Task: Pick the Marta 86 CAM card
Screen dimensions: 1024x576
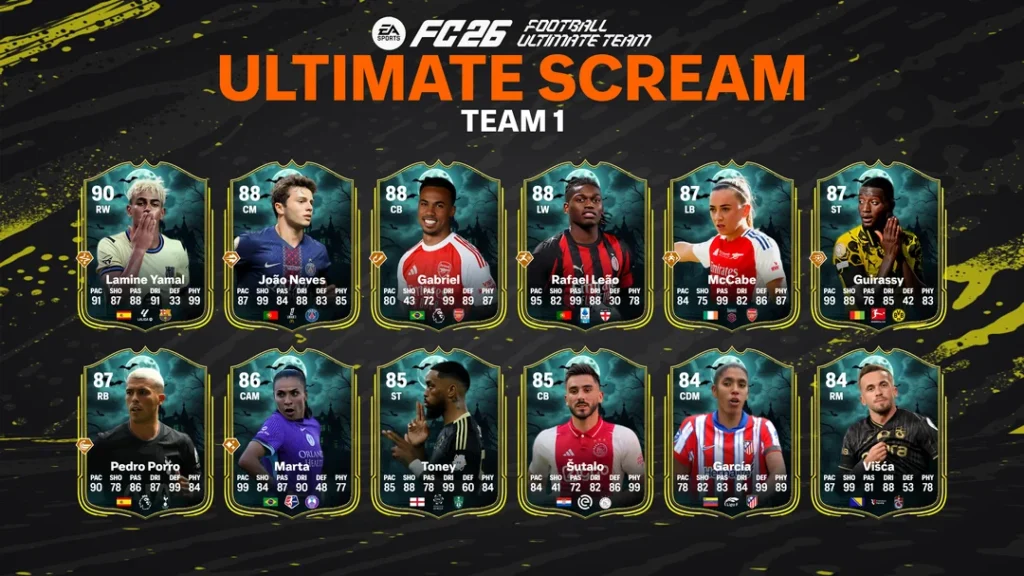Action: tap(292, 432)
